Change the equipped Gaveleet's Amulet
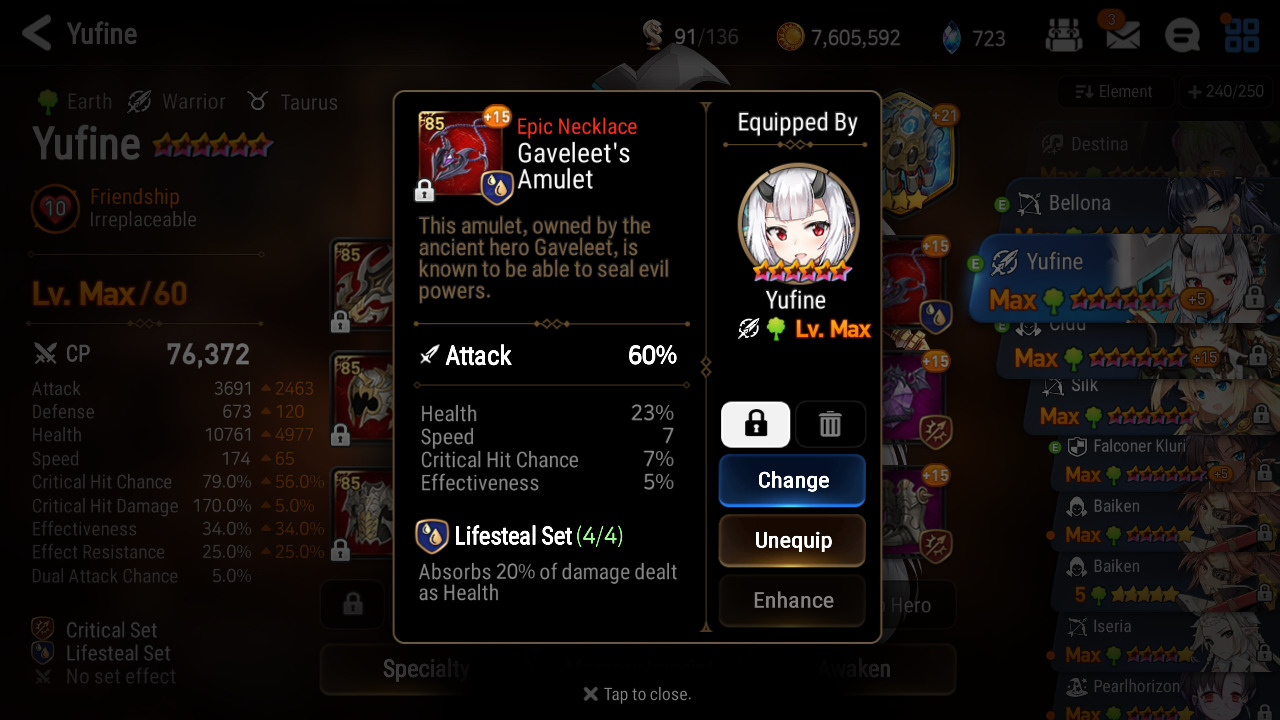This screenshot has width=1280, height=720. point(792,481)
